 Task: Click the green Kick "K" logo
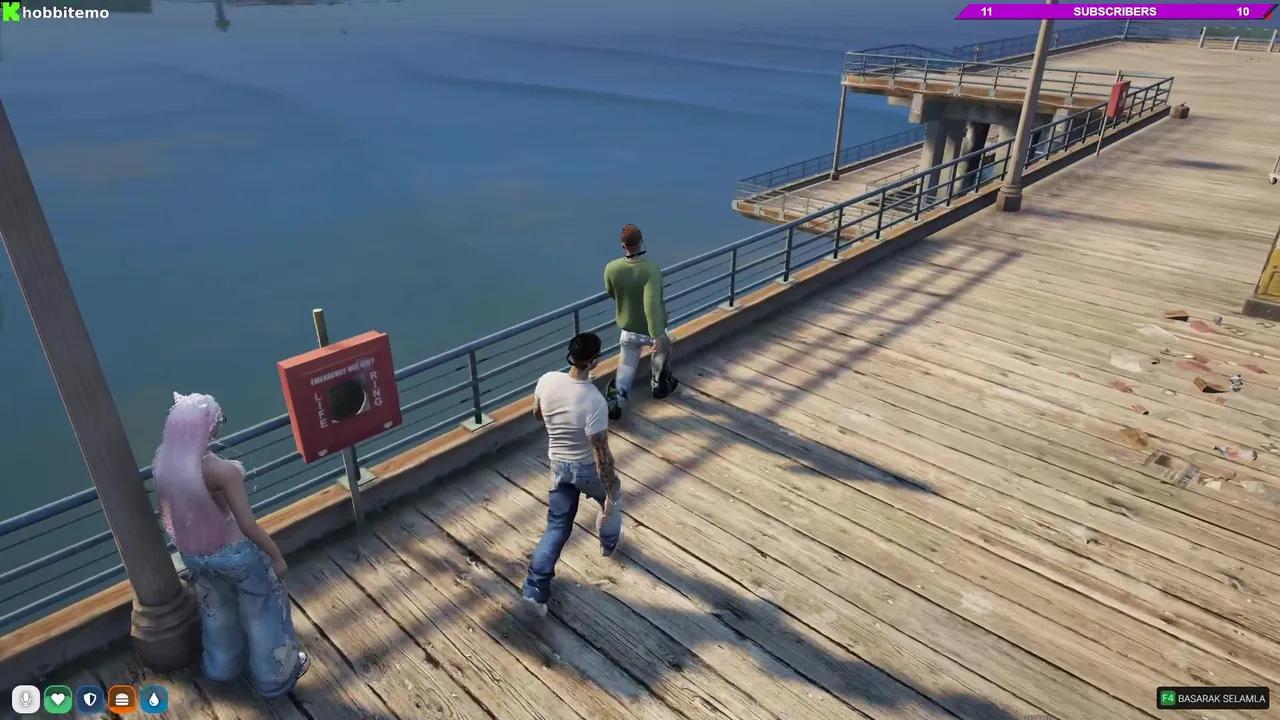coord(10,12)
